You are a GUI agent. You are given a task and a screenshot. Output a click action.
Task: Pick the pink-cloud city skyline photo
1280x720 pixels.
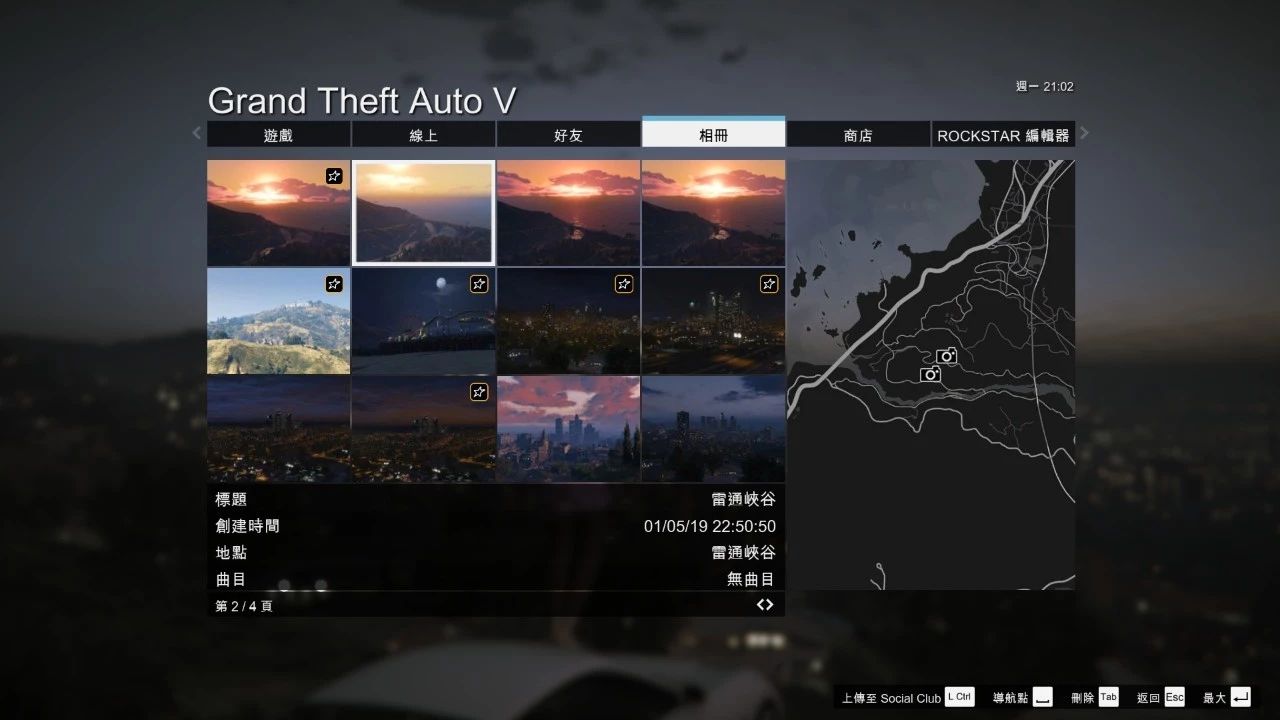pyautogui.click(x=568, y=429)
